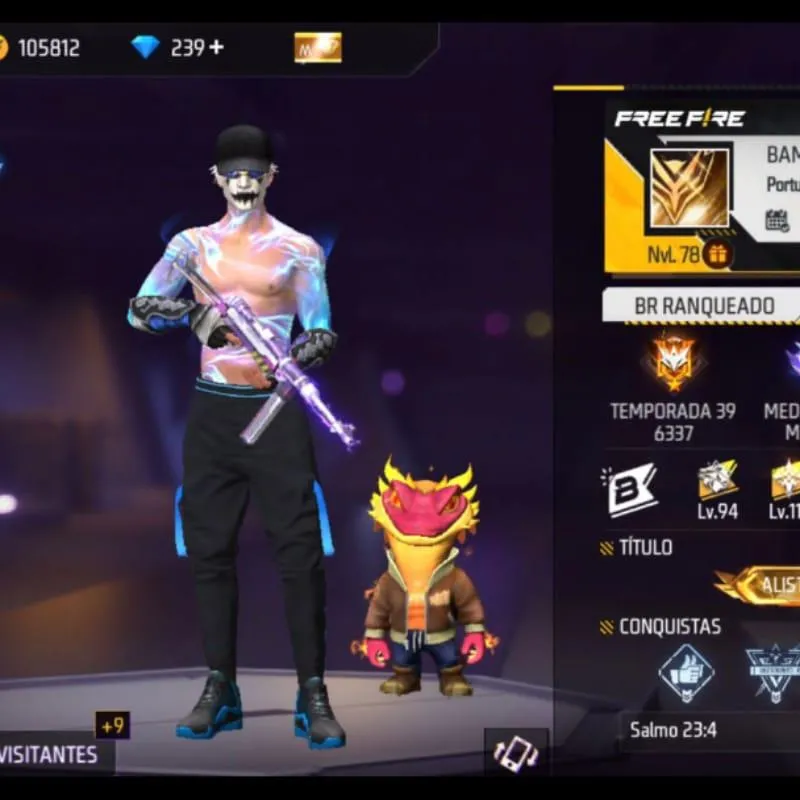The height and width of the screenshot is (800, 800).
Task: Select the golden rank avatar banner
Action: [x=689, y=187]
